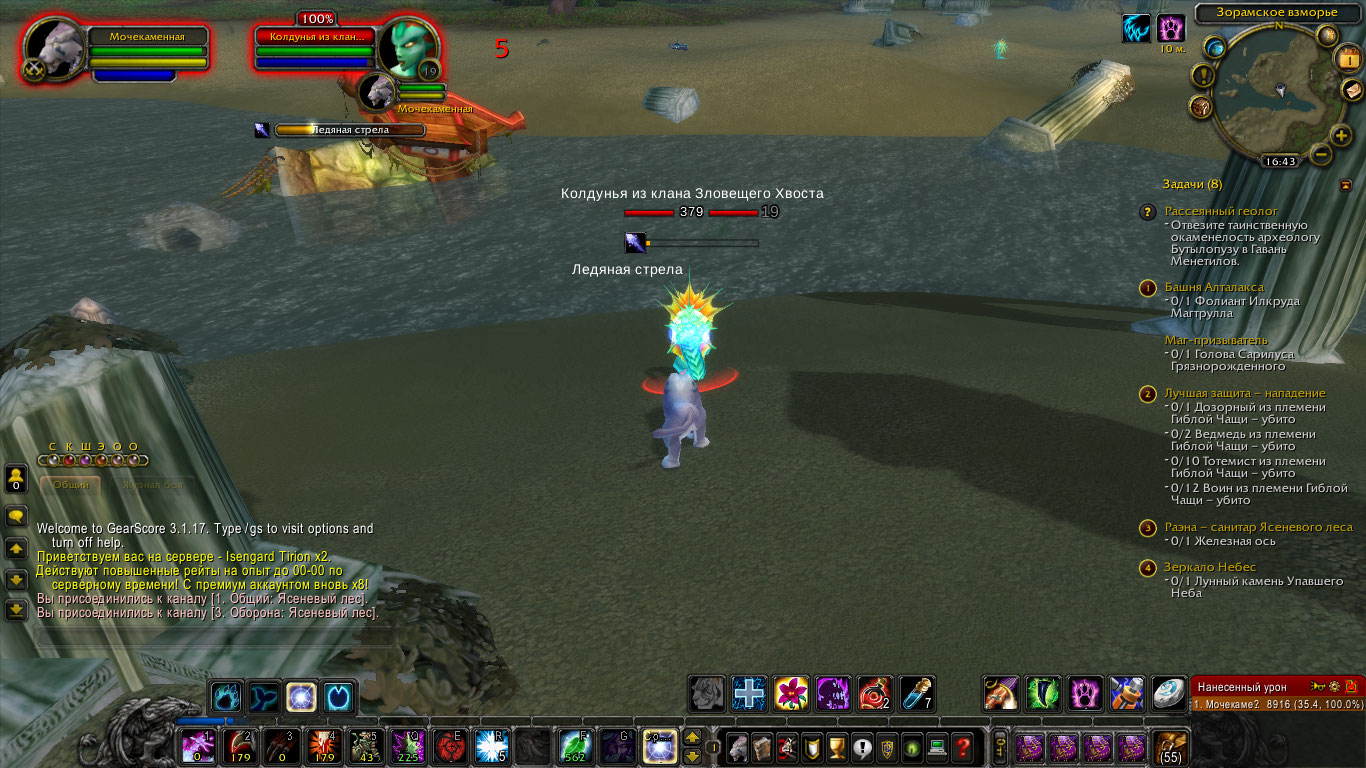Switch to the Общий chat tab
The width and height of the screenshot is (1366, 768).
coord(71,485)
